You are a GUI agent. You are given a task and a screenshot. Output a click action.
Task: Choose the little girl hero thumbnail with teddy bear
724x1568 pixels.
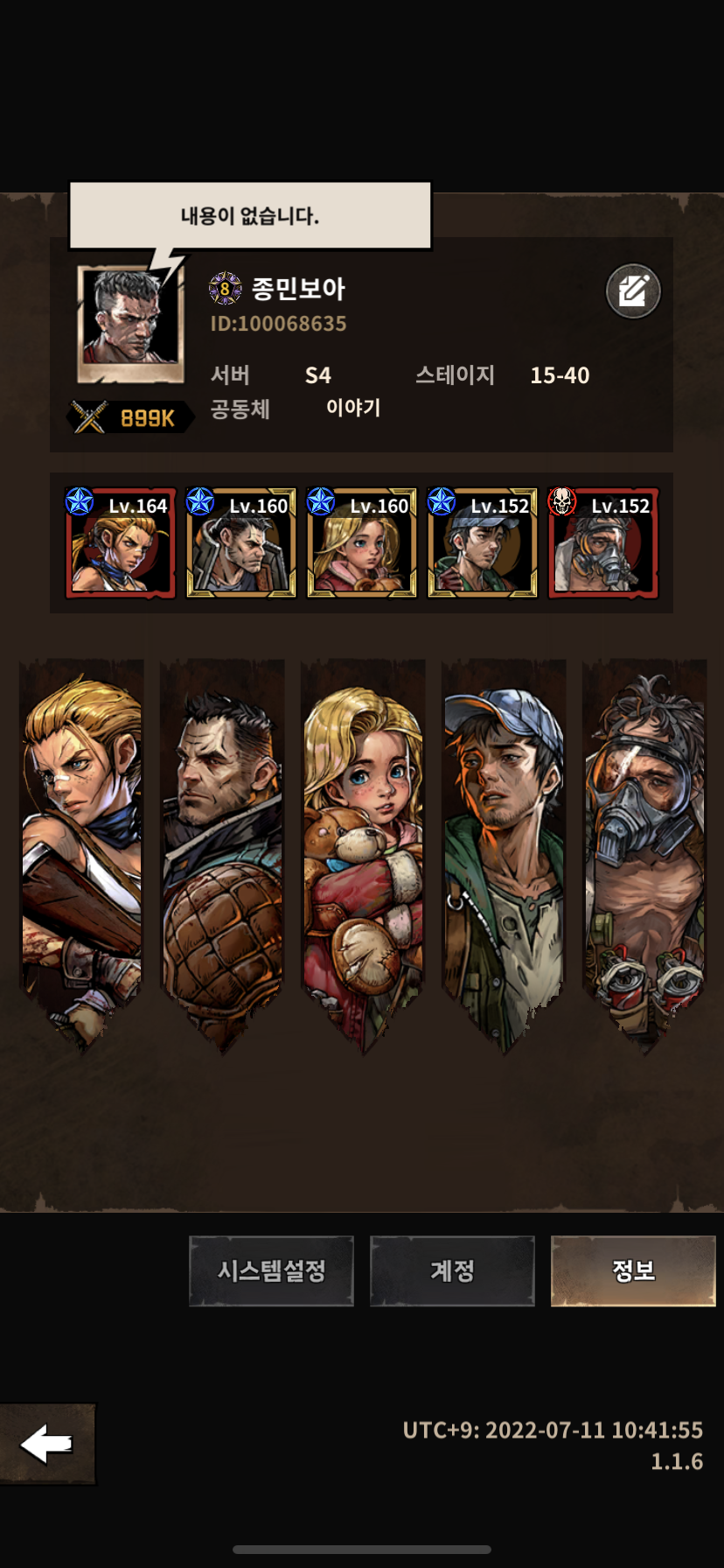coord(362,543)
